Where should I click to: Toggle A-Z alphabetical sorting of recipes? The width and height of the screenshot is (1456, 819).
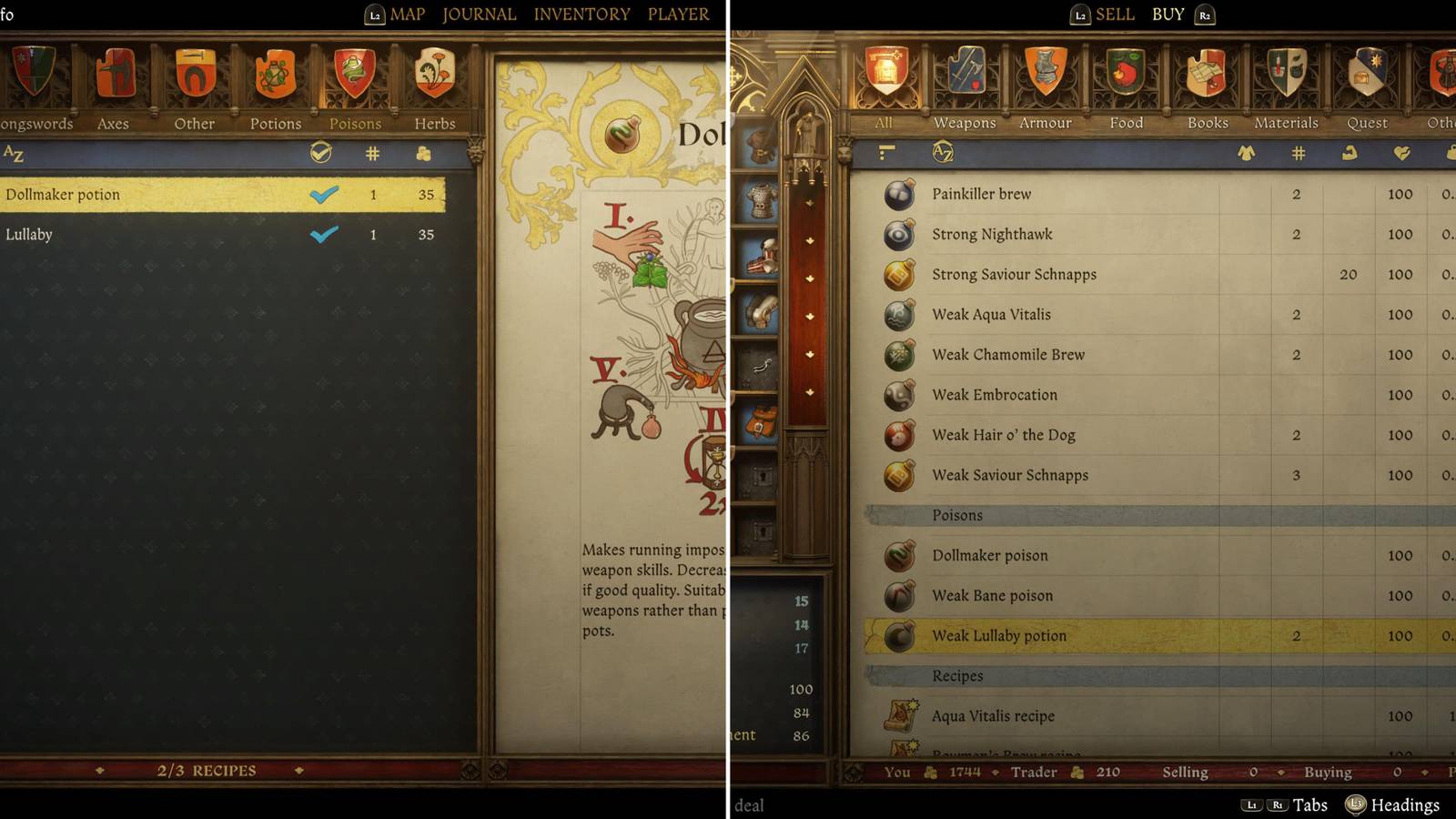(x=13, y=155)
